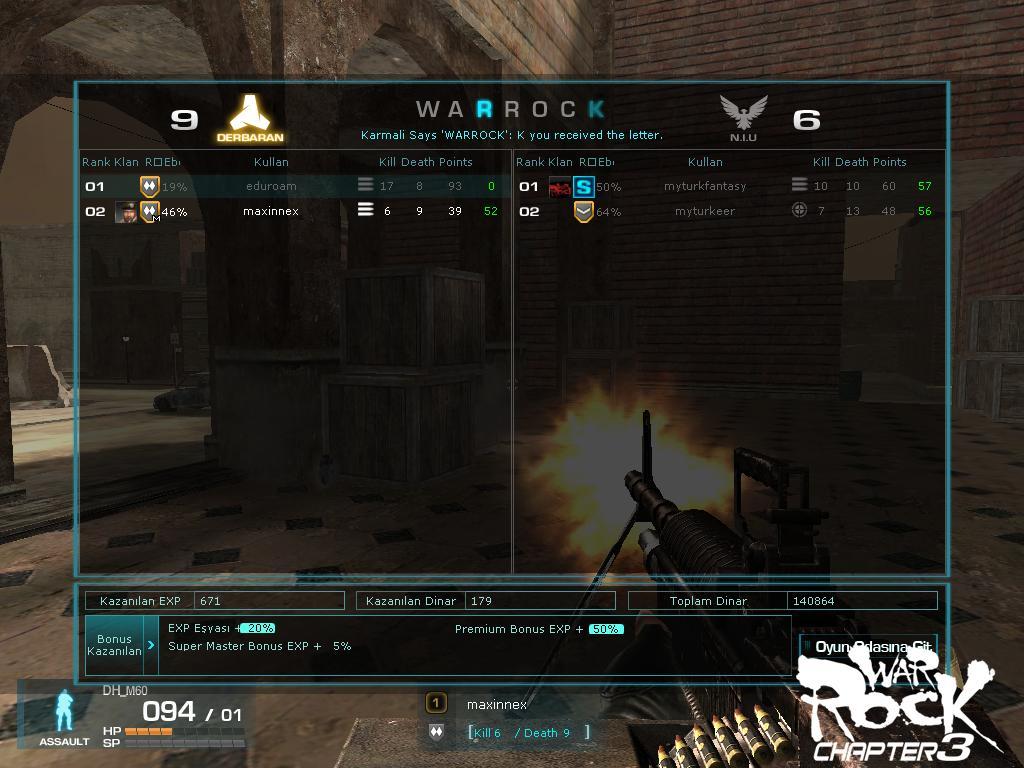The image size is (1024, 768).
Task: Click the Oyun Odasına Git button
Action: (868, 647)
